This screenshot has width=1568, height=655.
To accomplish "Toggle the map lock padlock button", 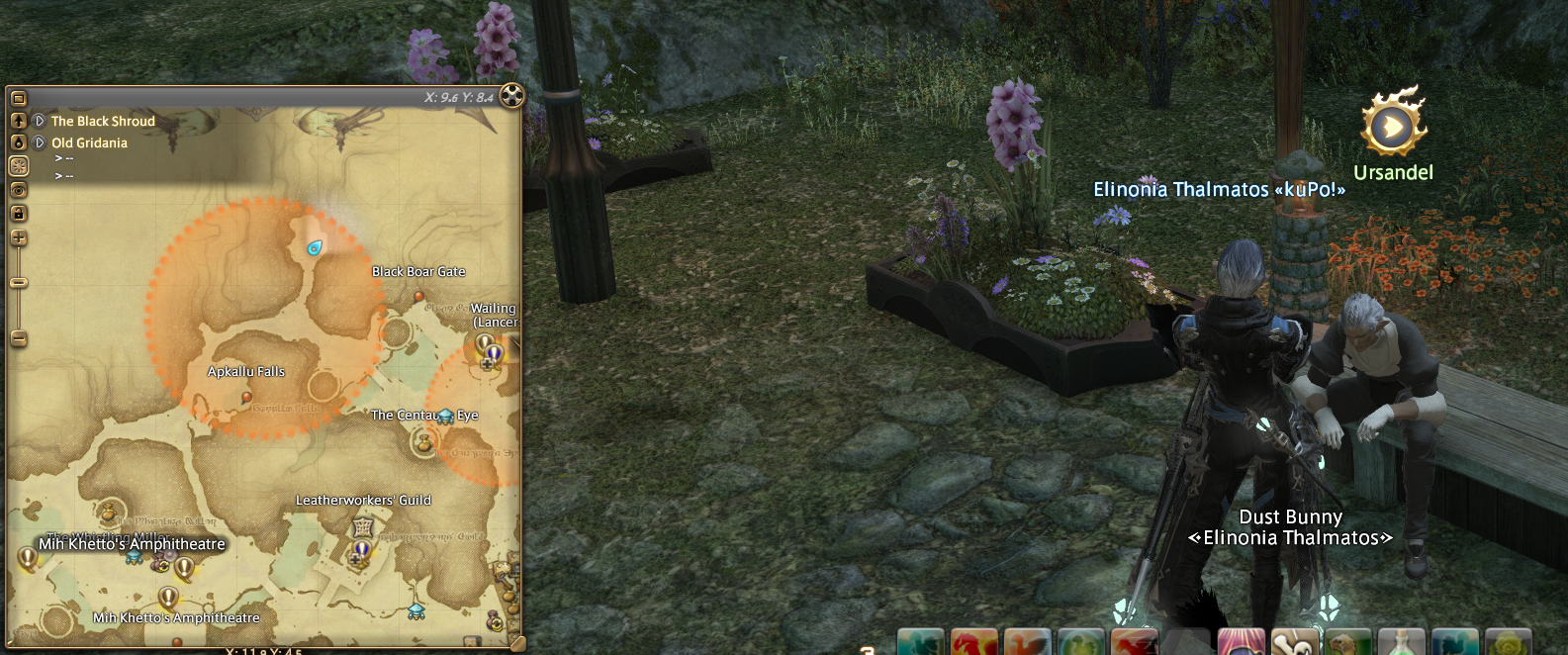I will [x=18, y=213].
